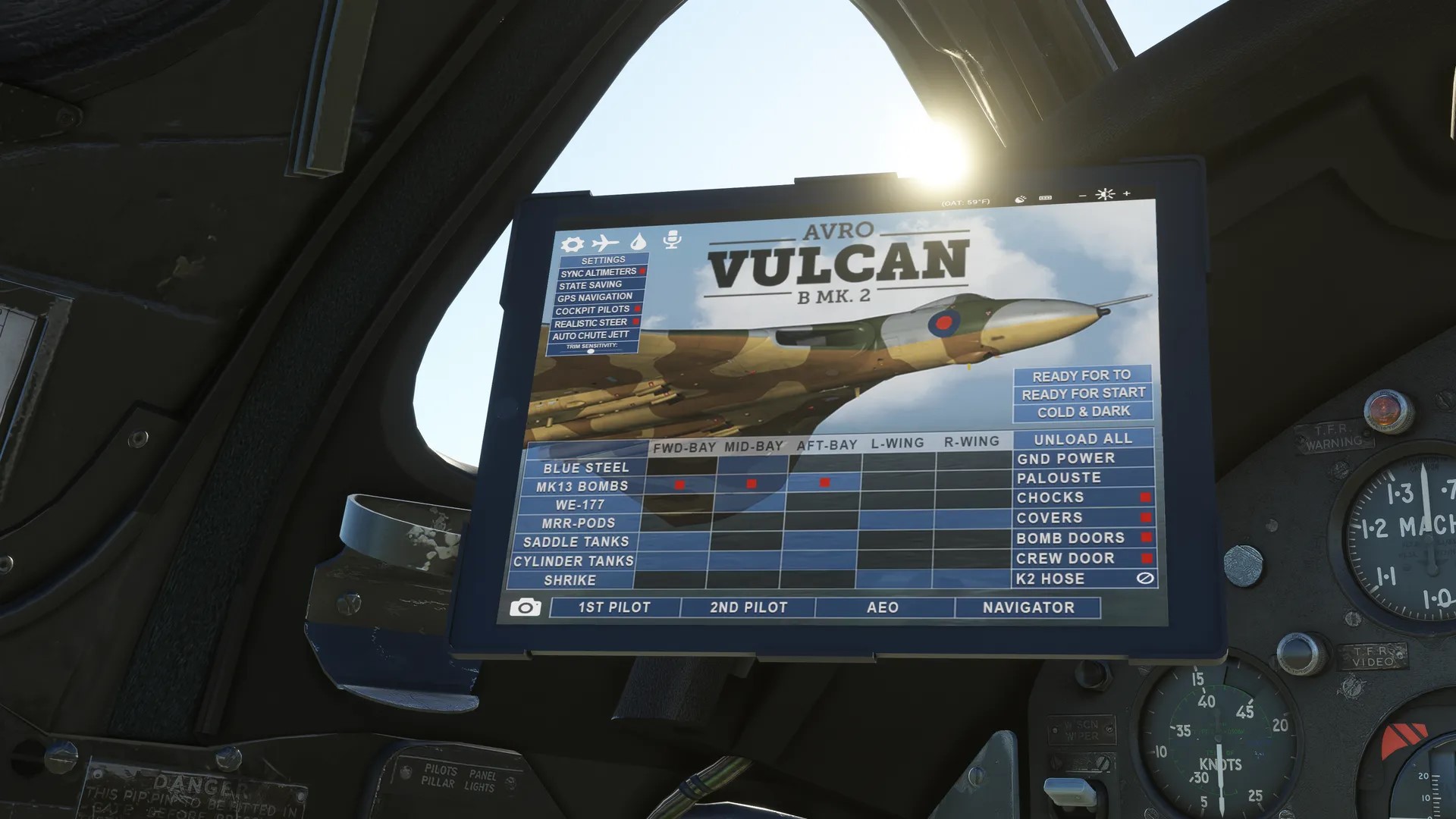Image resolution: width=1456 pixels, height=819 pixels.
Task: Switch to the NAVIGATOR station
Action: tap(1028, 607)
